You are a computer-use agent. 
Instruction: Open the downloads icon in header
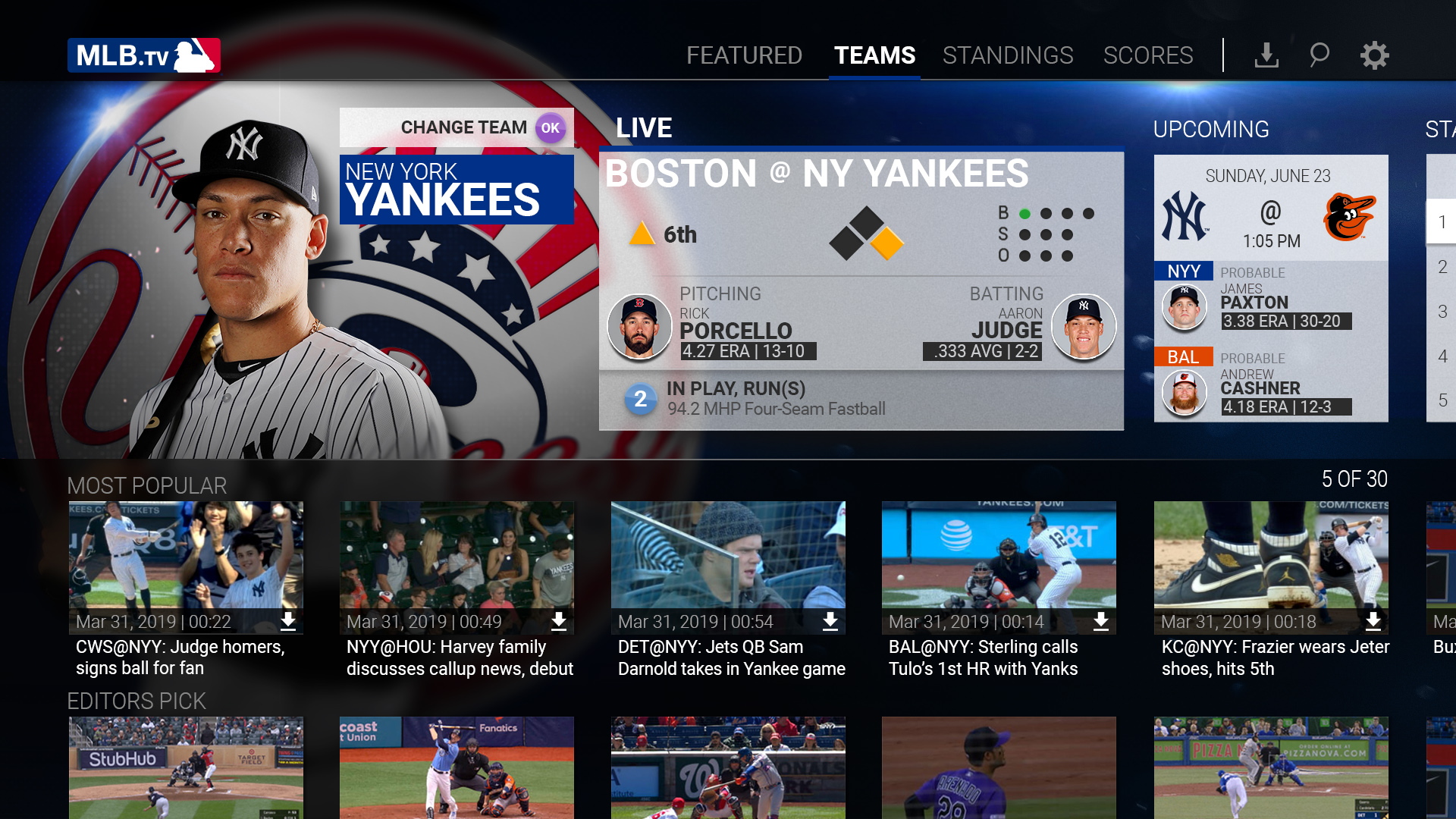(x=1266, y=55)
